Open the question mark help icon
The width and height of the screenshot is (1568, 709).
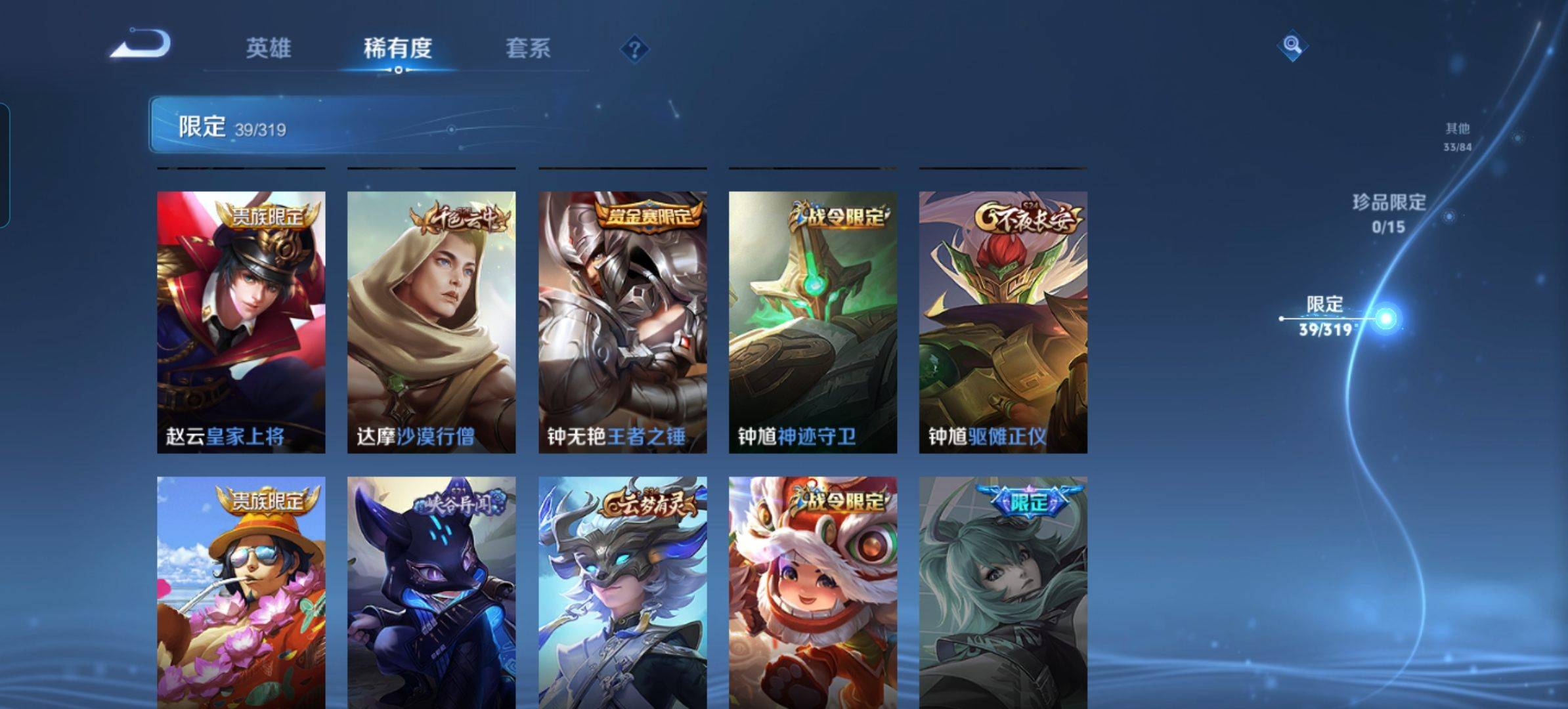[634, 49]
